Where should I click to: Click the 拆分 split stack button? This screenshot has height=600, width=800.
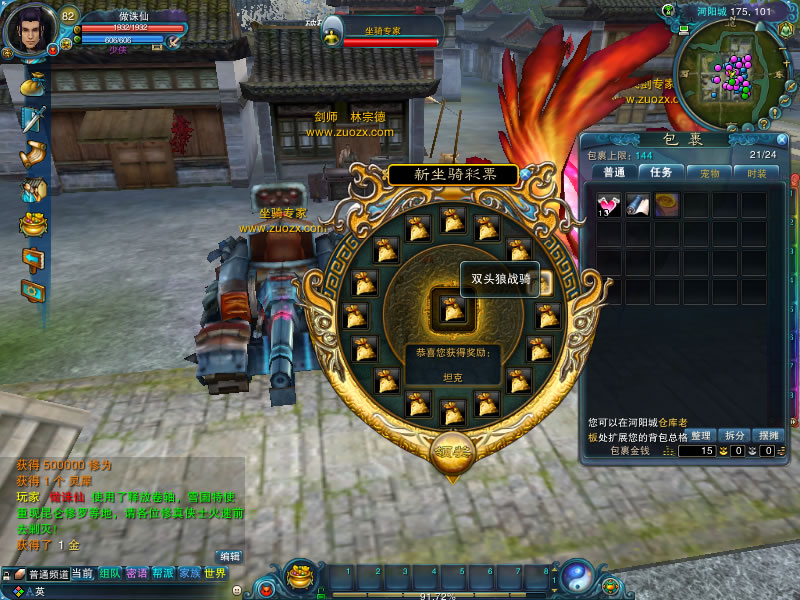tap(734, 436)
